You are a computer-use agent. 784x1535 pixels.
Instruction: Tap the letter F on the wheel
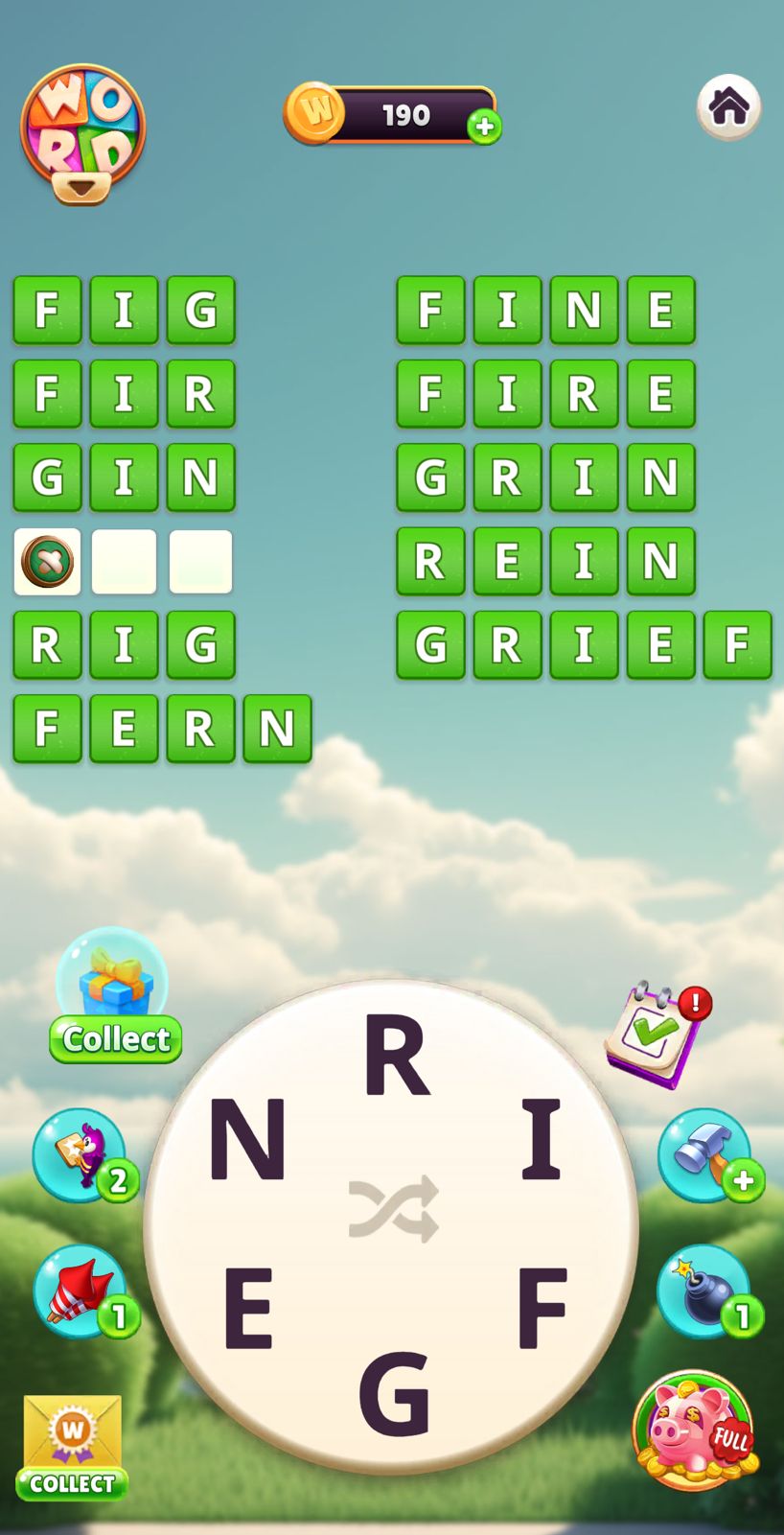[x=542, y=1307]
